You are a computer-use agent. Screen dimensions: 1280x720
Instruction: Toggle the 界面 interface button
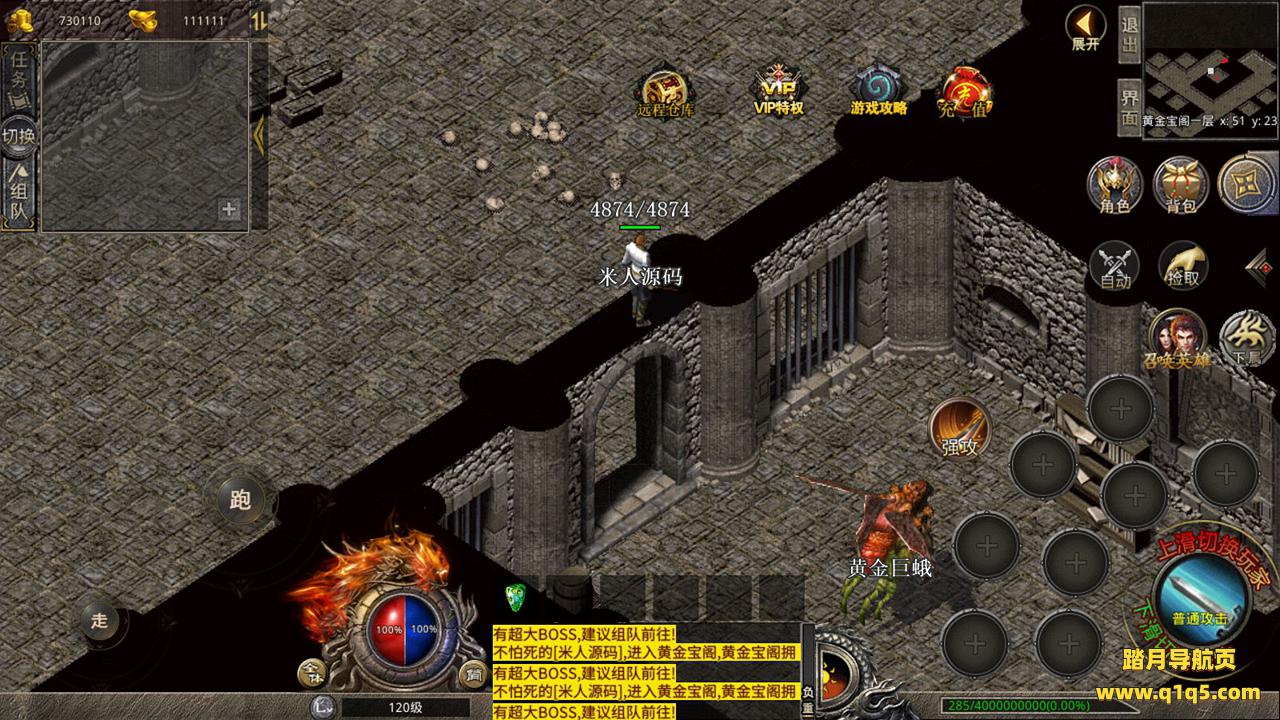coord(1129,106)
